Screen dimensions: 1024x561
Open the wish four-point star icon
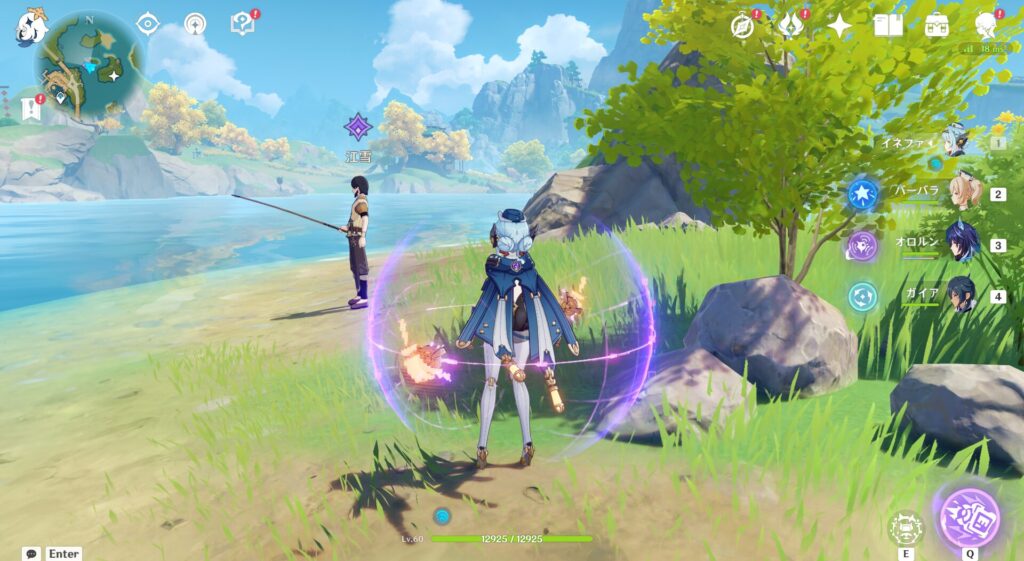coord(839,25)
